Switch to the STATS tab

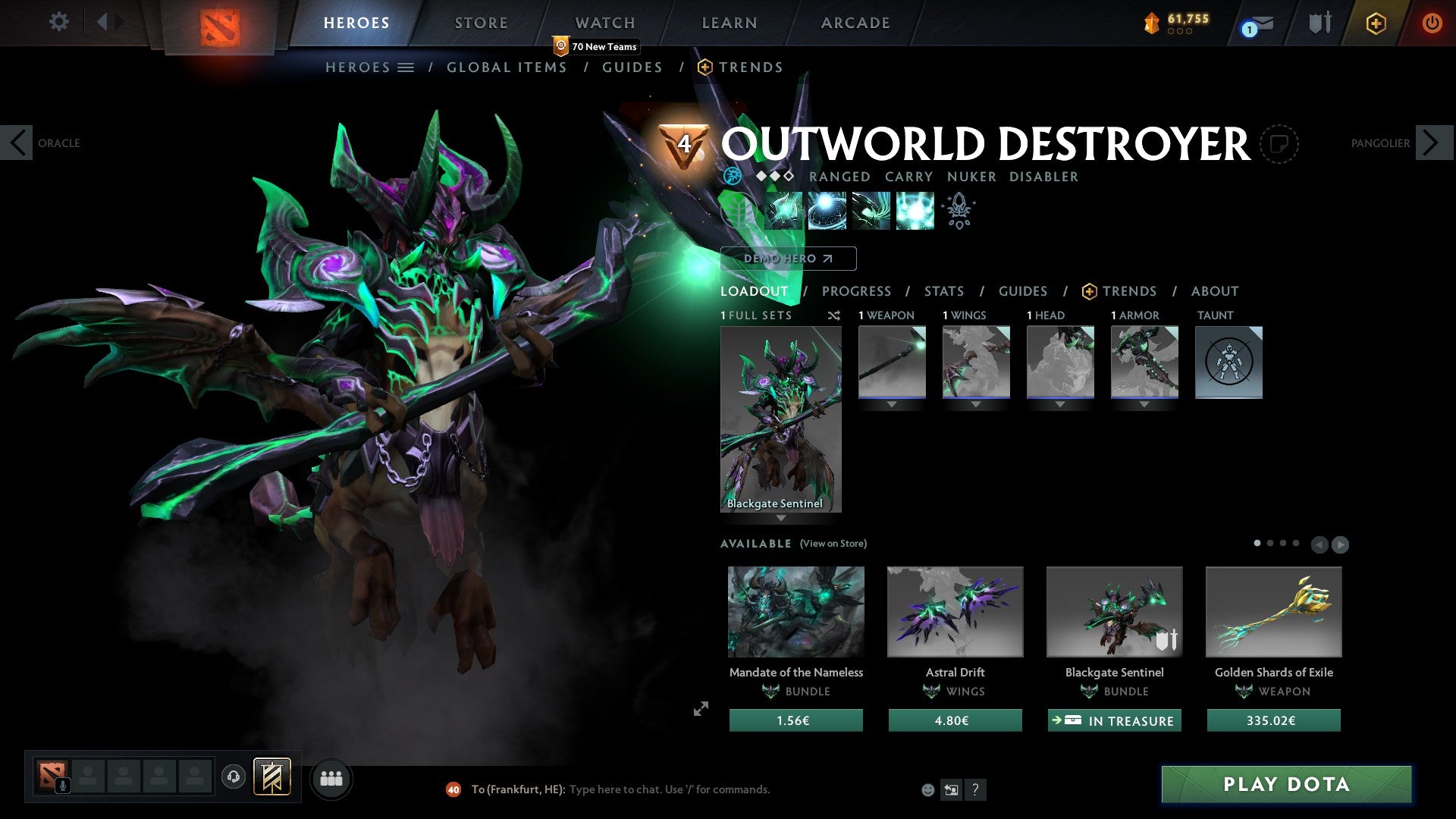click(x=943, y=290)
